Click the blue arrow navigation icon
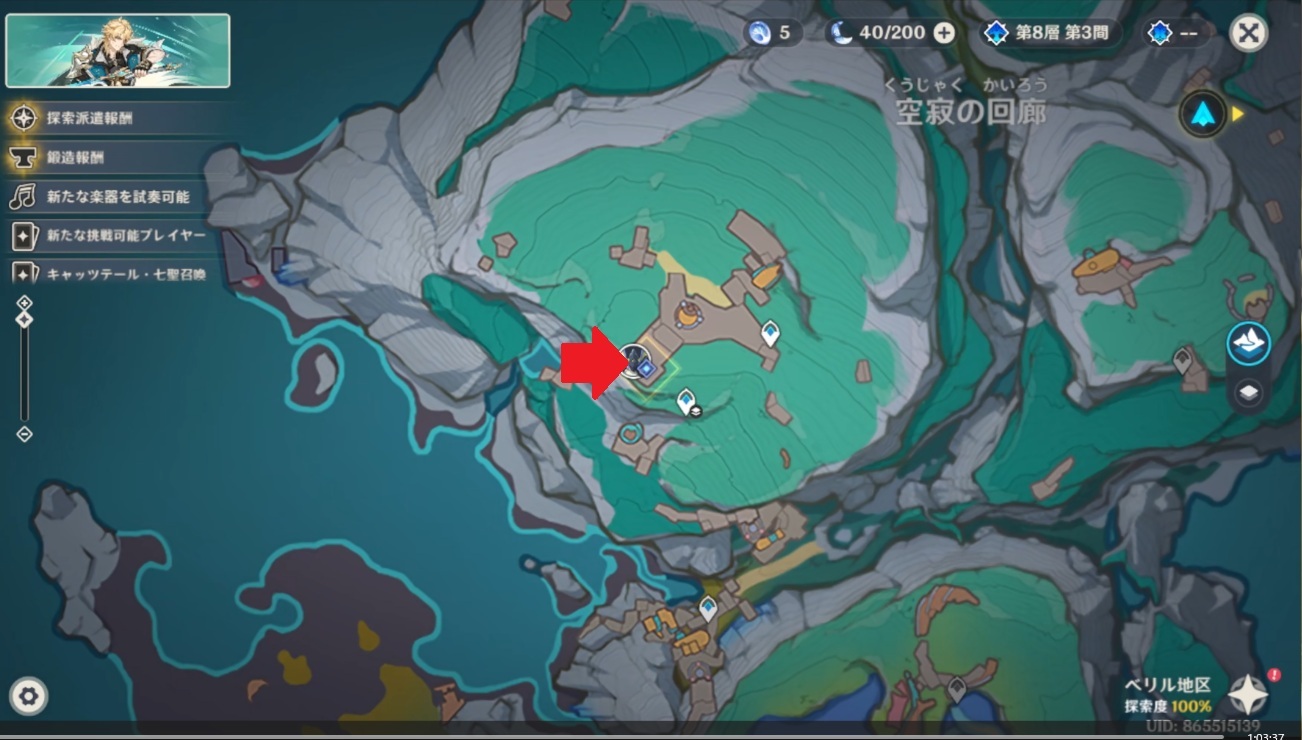Viewport: 1302px width, 740px height. [x=1202, y=114]
